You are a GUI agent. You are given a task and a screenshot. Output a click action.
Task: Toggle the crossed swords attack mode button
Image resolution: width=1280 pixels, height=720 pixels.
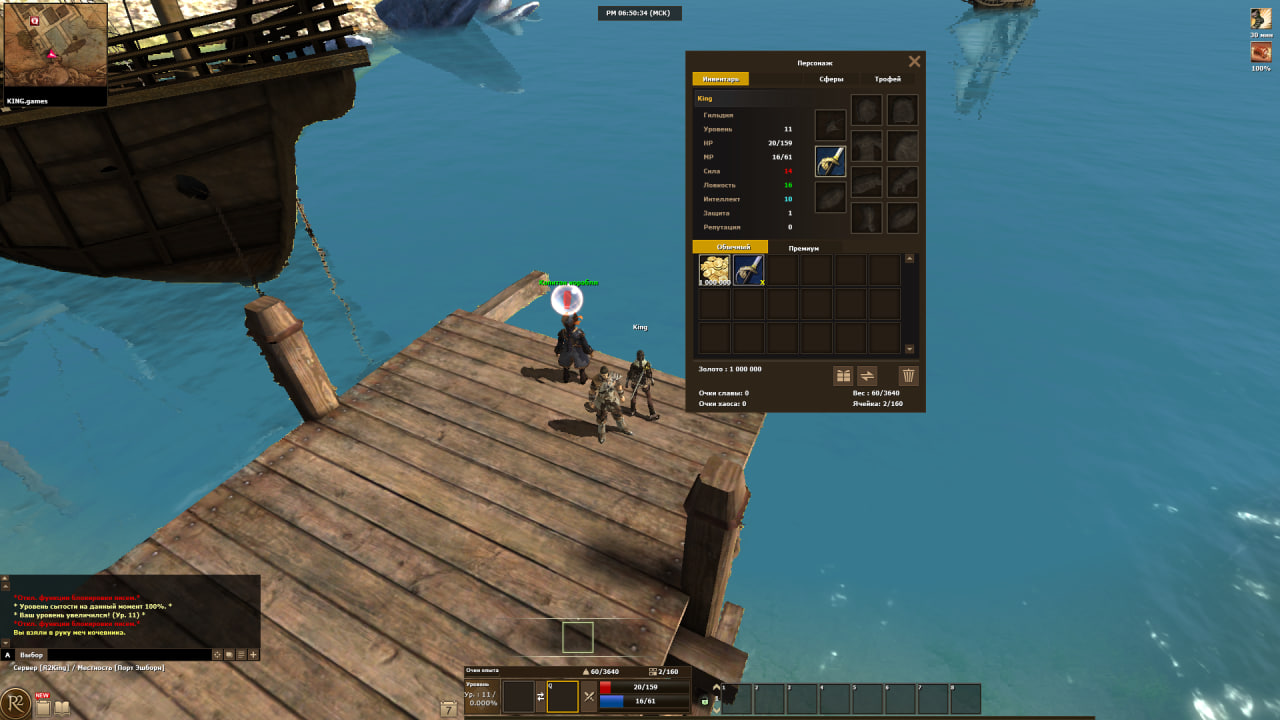(589, 696)
